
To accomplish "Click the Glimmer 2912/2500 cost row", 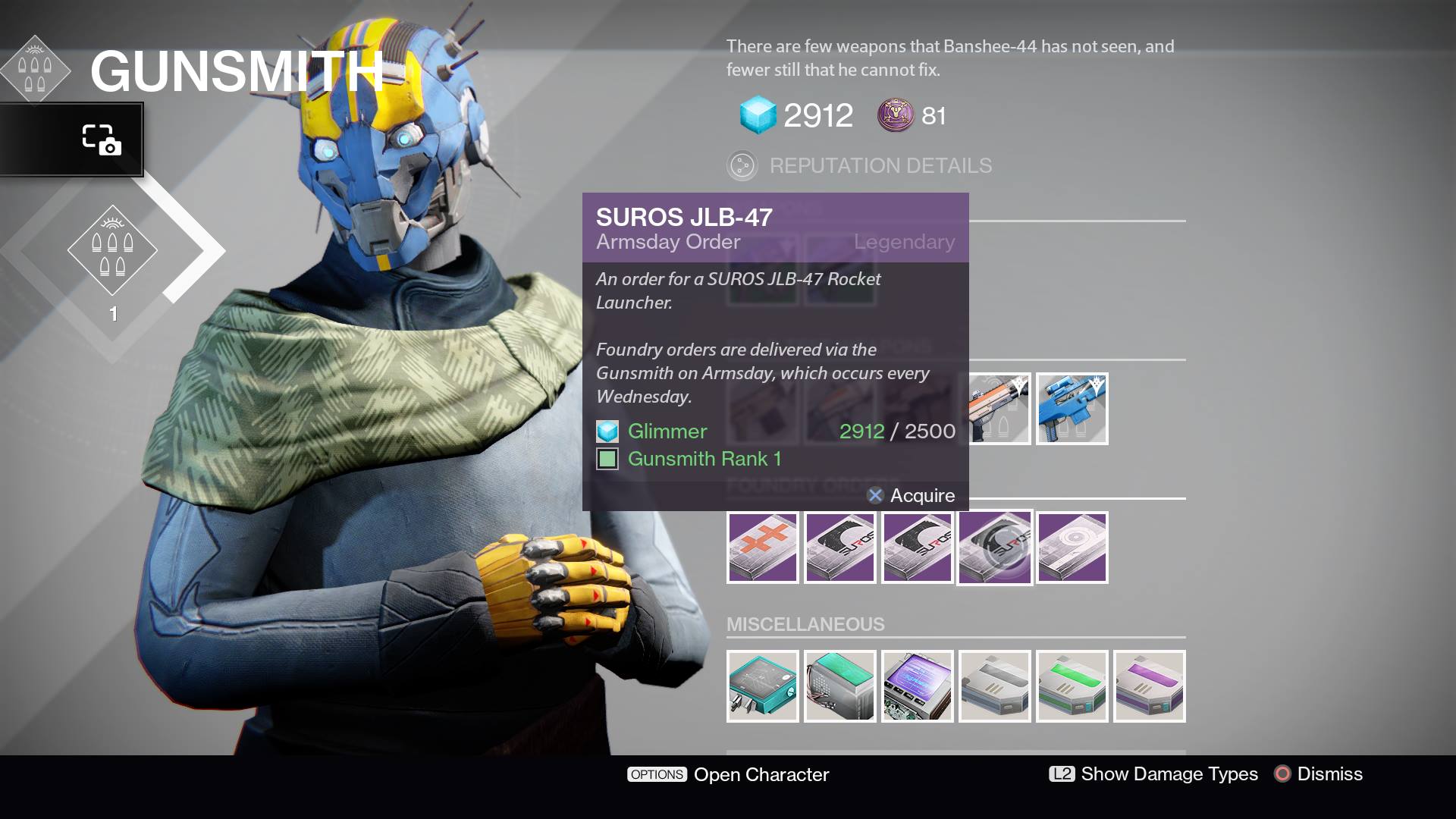I will [773, 431].
